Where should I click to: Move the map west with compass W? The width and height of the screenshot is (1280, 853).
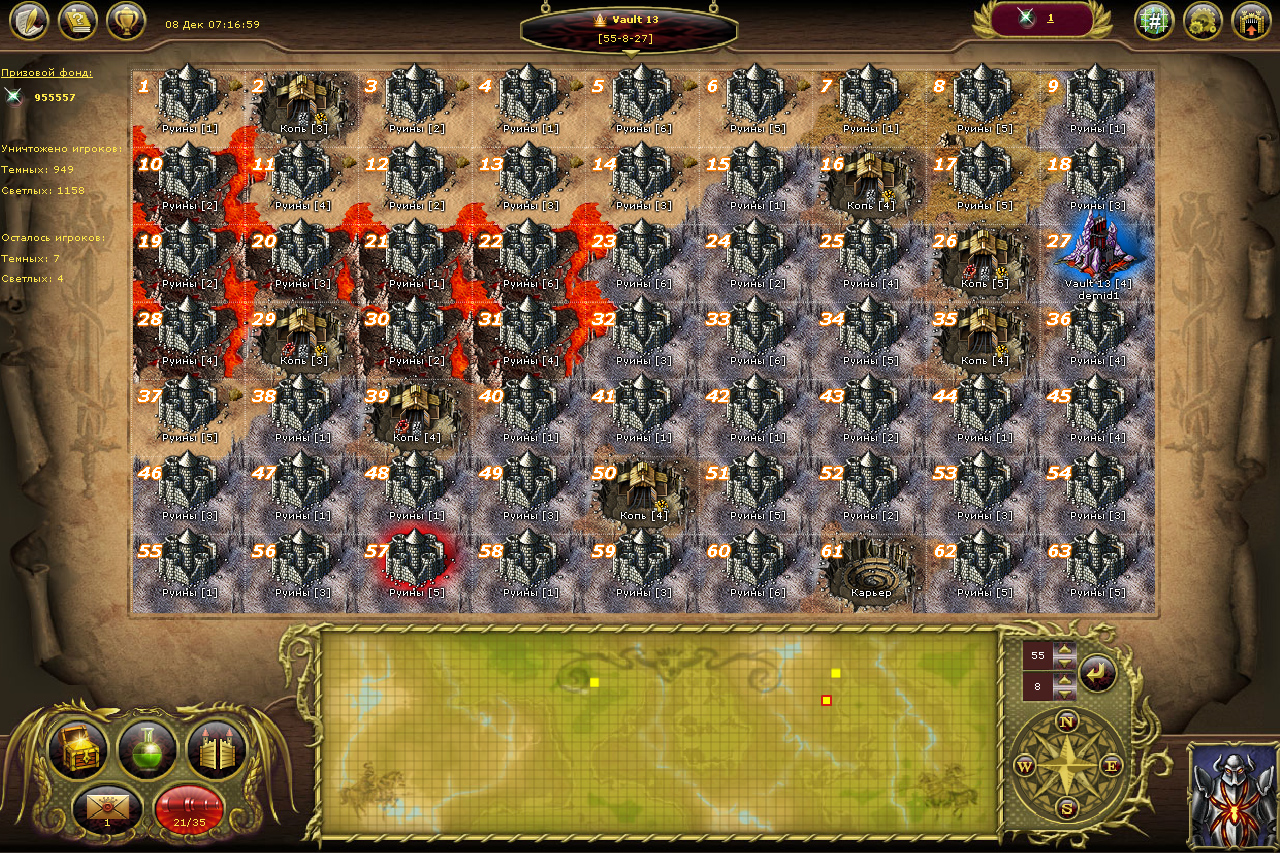click(1024, 766)
